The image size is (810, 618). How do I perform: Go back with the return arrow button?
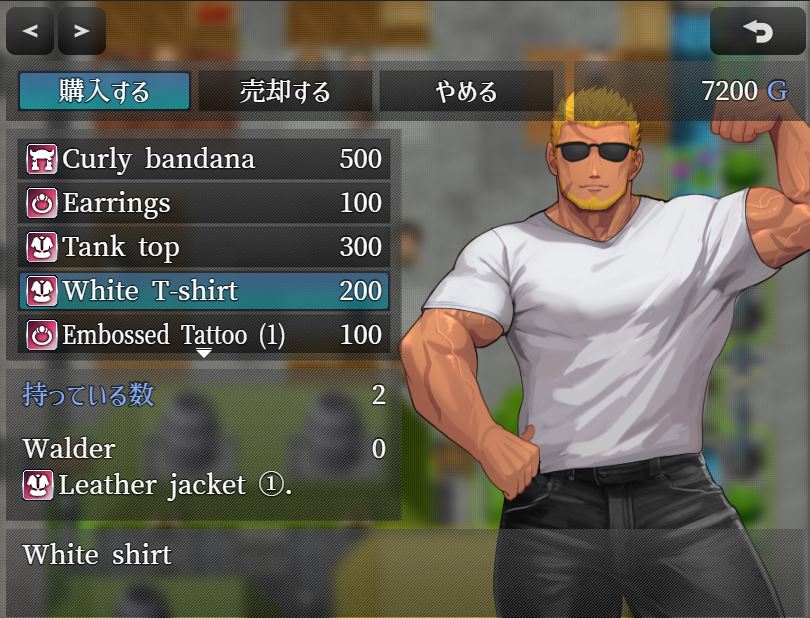point(757,31)
